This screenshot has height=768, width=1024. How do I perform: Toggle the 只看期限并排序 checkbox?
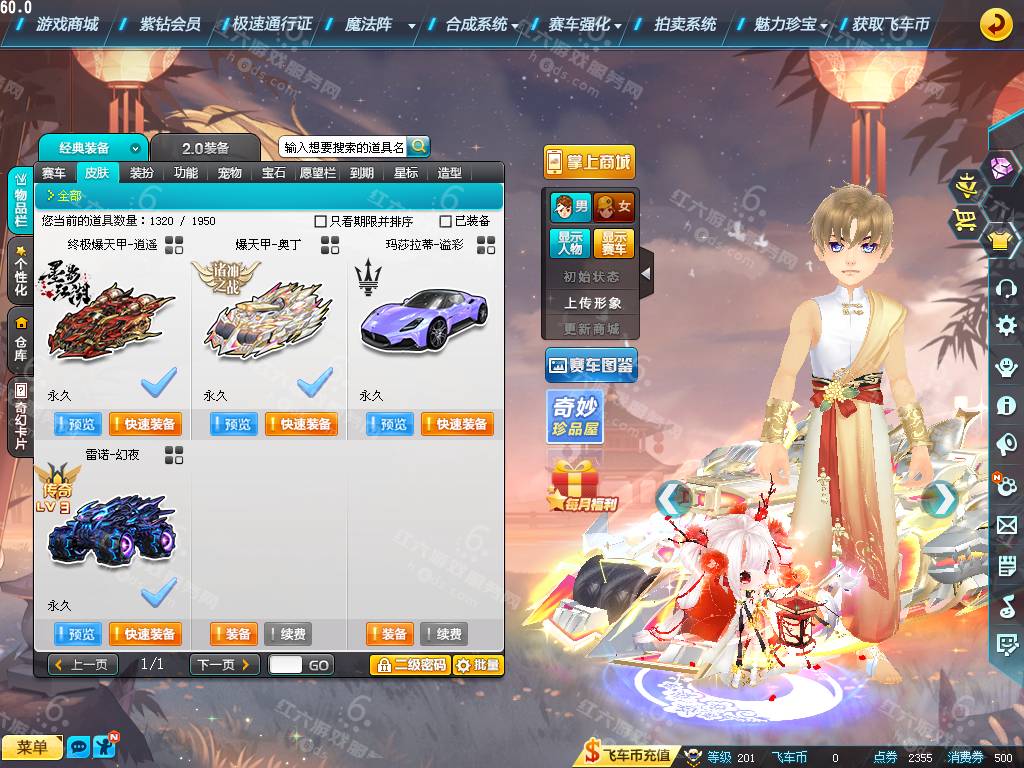[x=321, y=221]
